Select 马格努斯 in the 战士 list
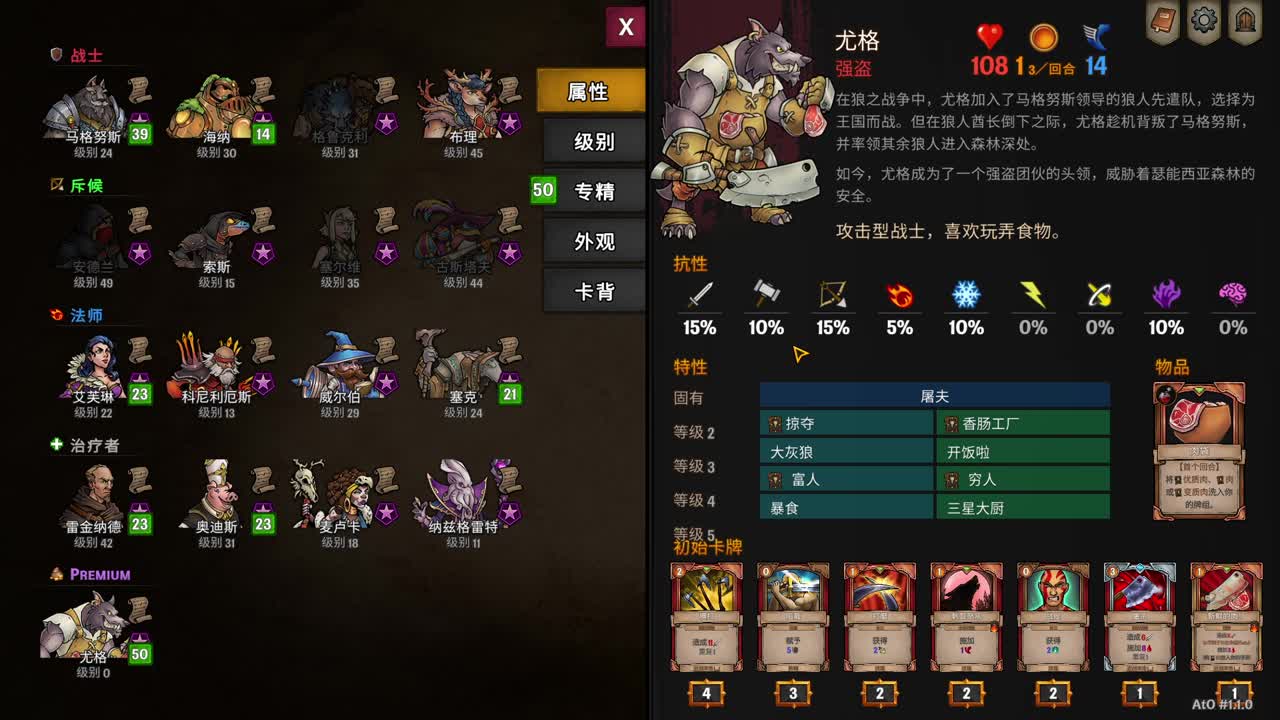This screenshot has width=1280, height=720. (90, 110)
